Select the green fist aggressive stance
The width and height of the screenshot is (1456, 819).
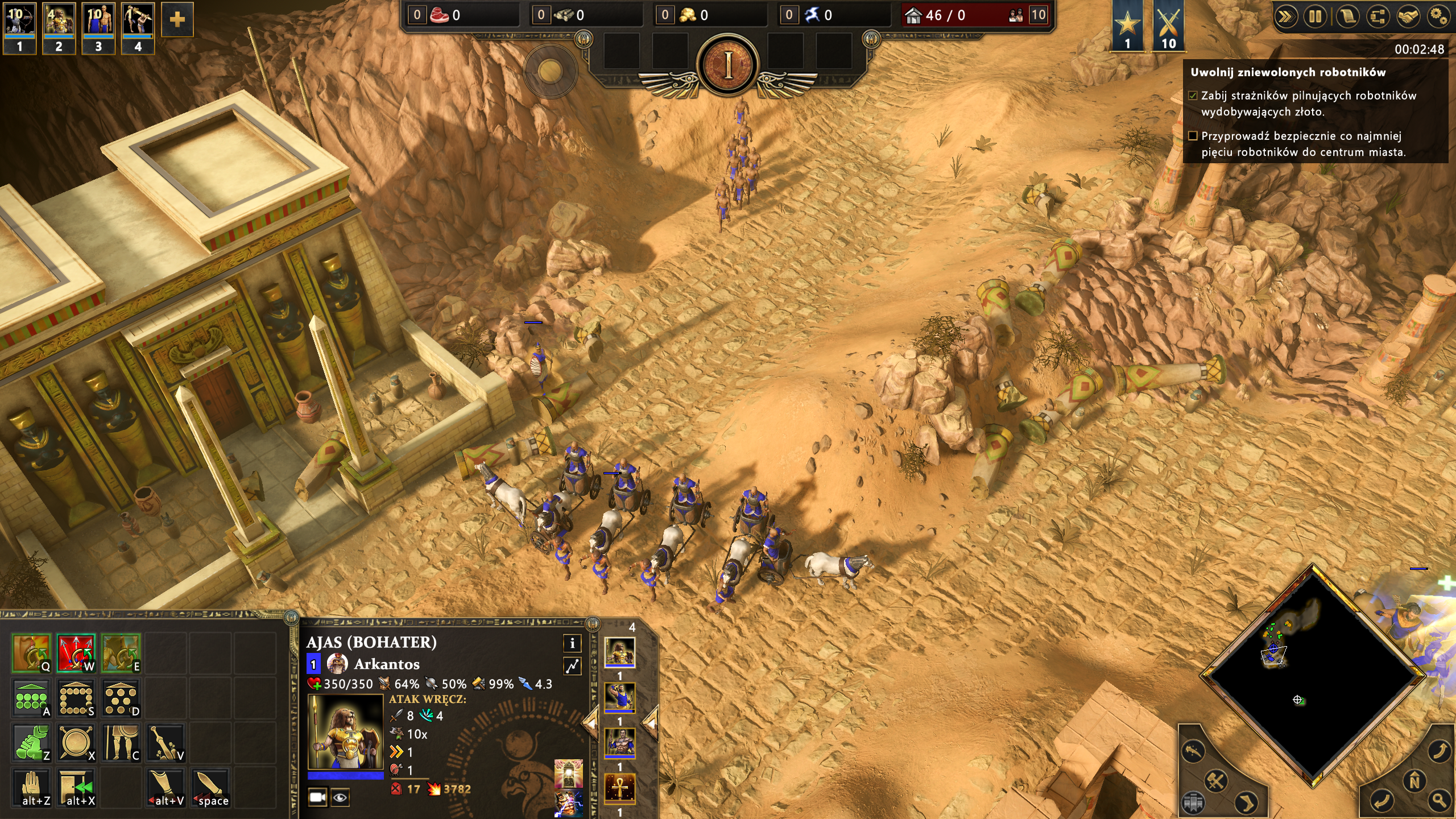31,743
